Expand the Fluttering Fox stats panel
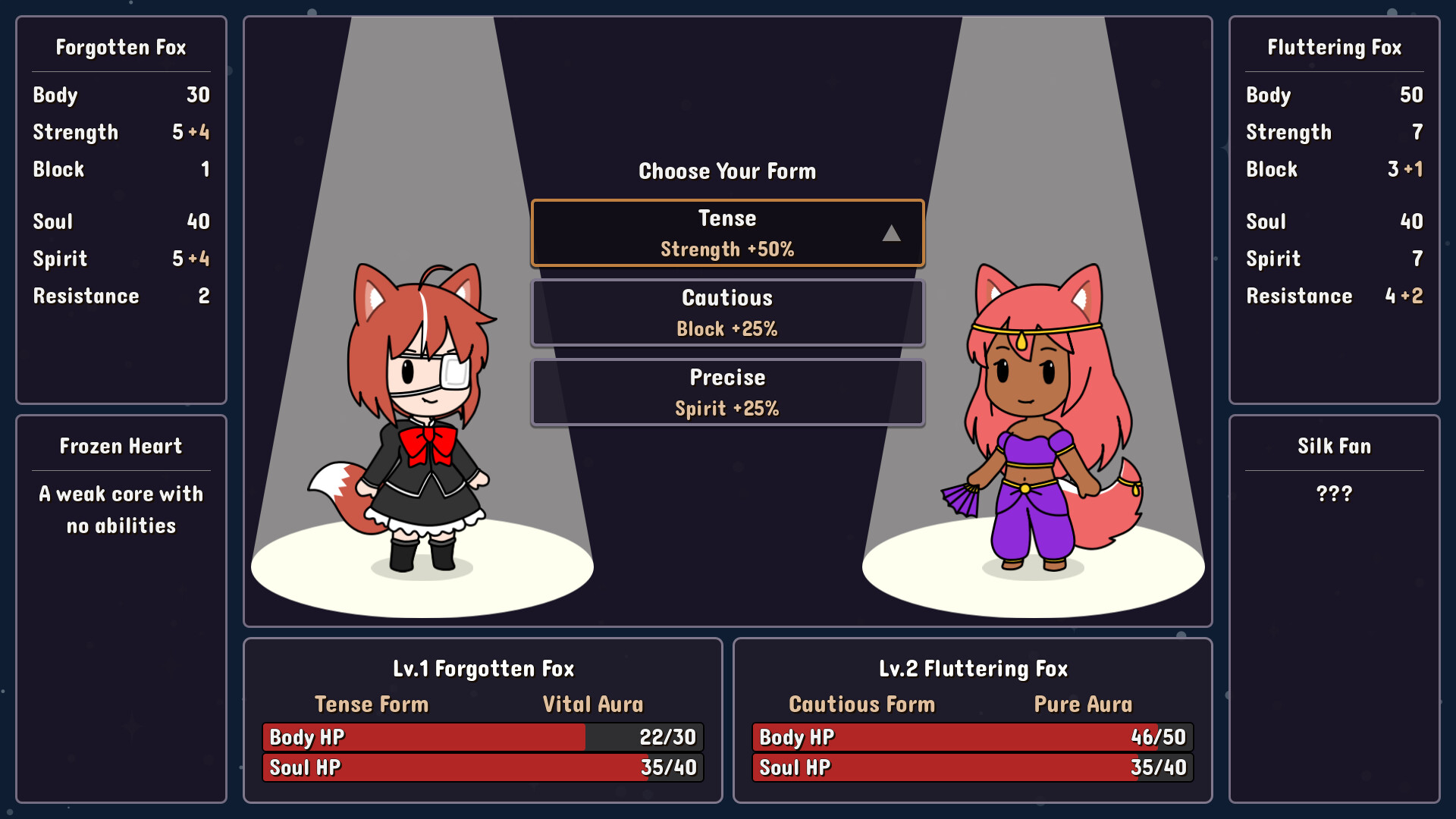This screenshot has width=1456, height=819. tap(1333, 47)
